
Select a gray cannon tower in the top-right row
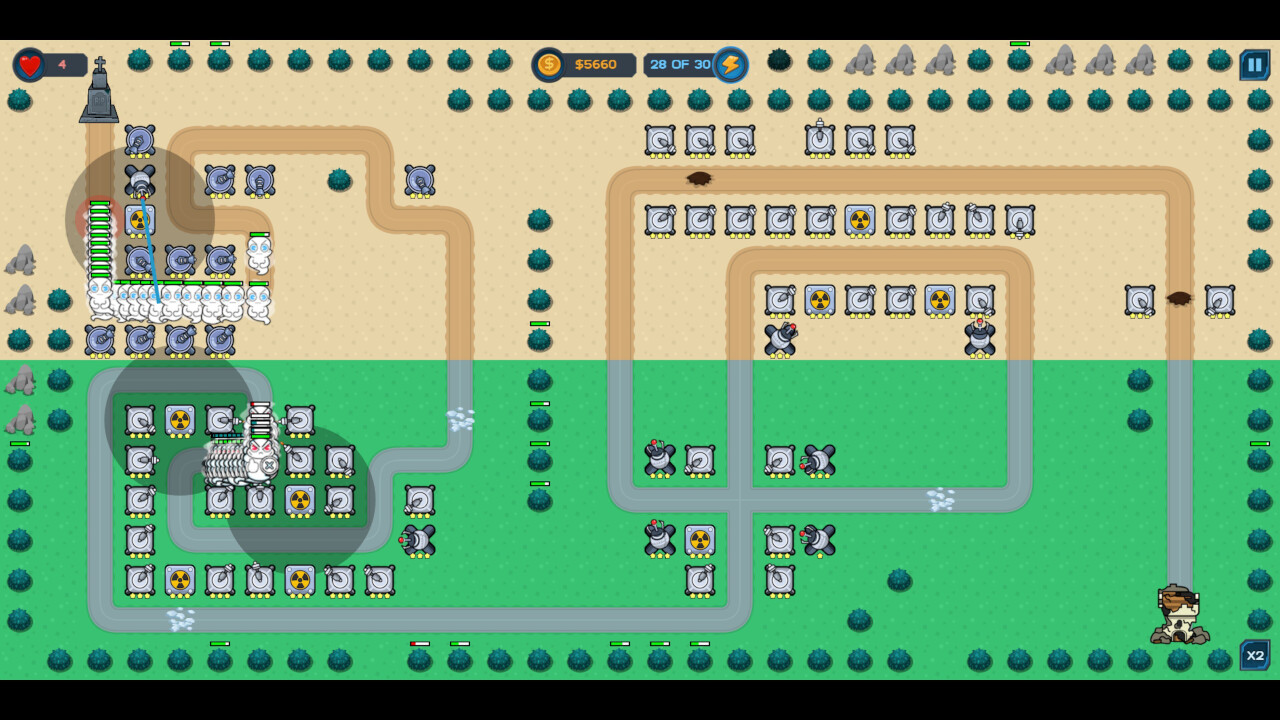tap(660, 140)
